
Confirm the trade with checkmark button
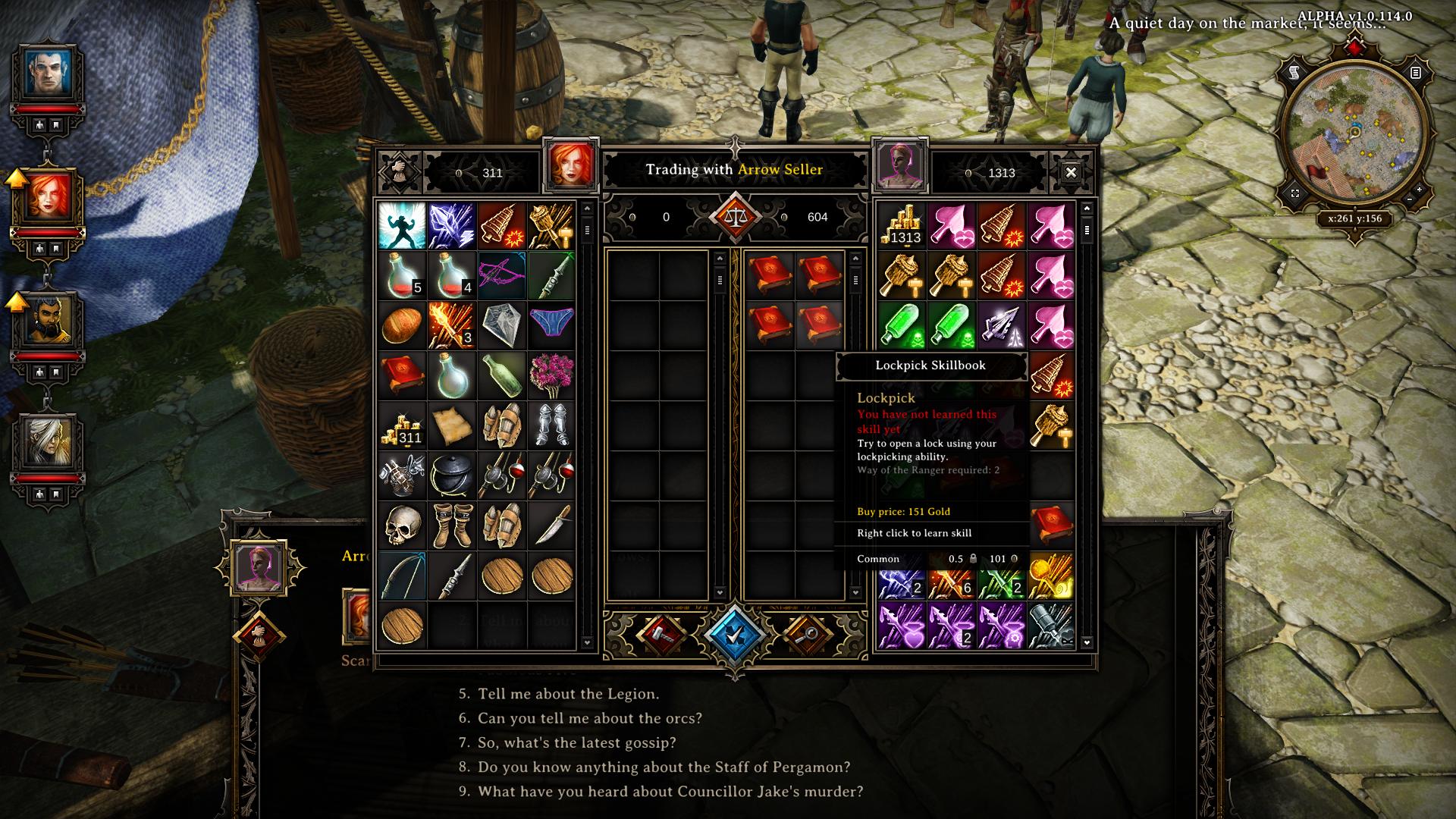pyautogui.click(x=734, y=635)
